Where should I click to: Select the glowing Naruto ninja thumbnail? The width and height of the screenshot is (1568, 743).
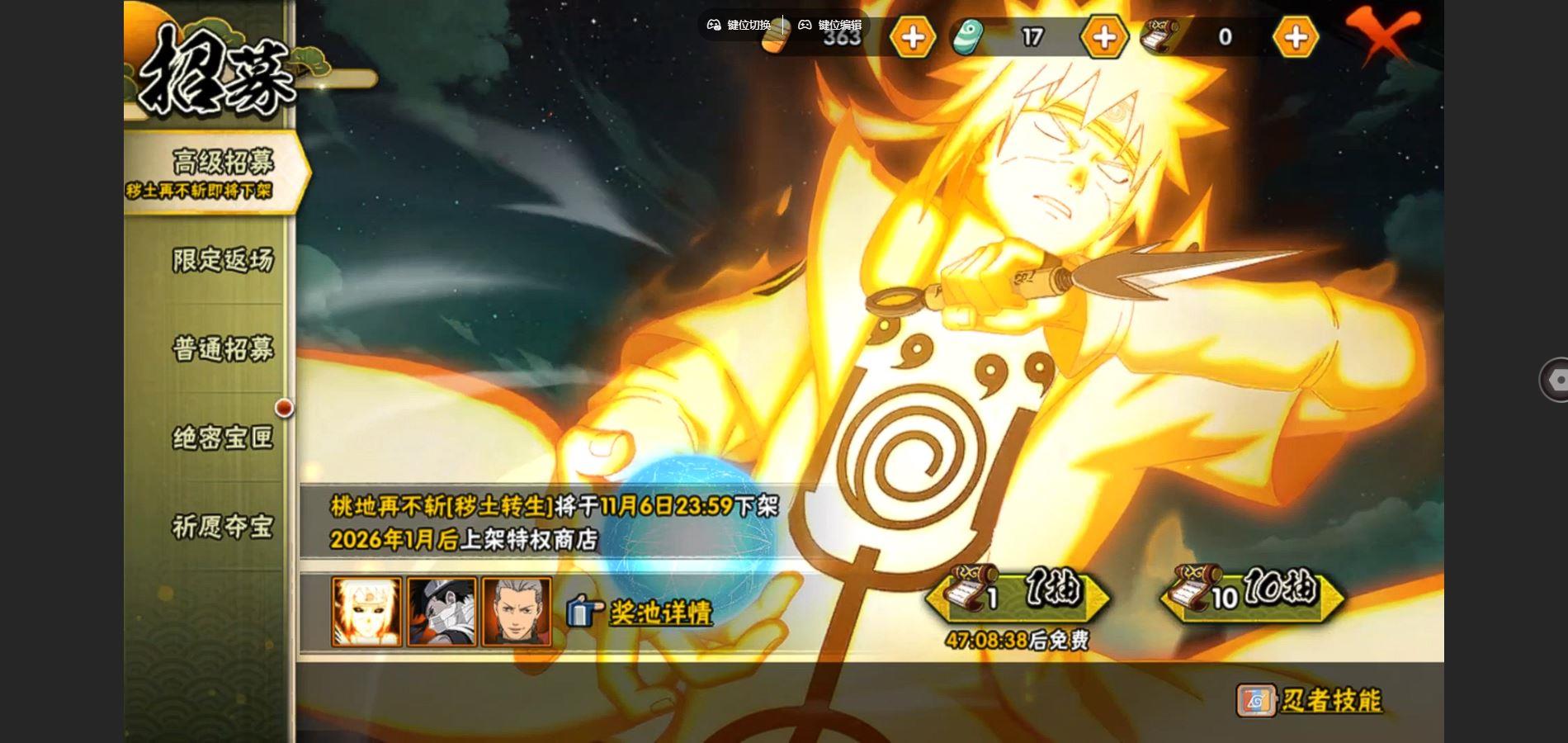pos(366,612)
